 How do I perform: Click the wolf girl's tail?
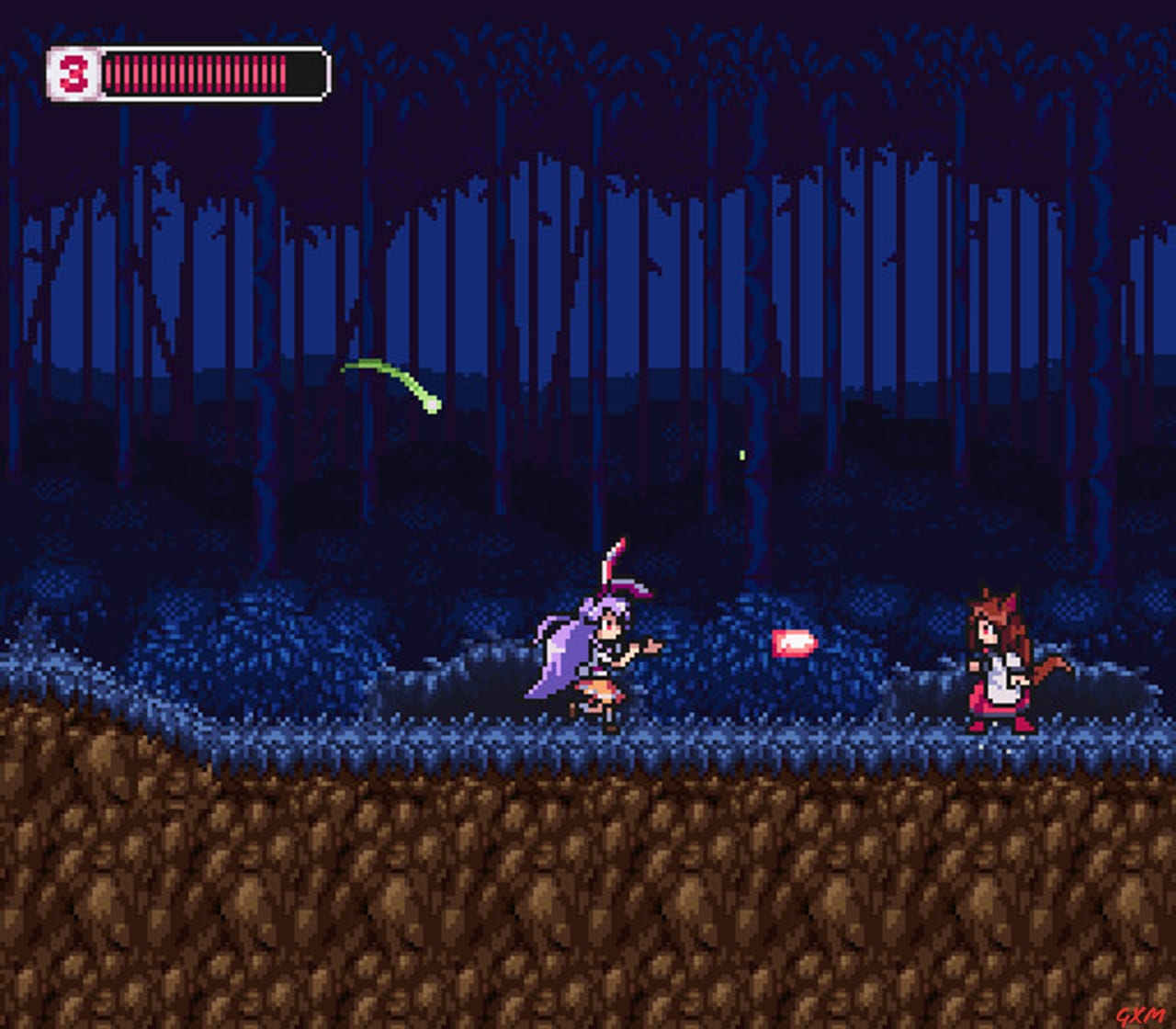point(1047,666)
